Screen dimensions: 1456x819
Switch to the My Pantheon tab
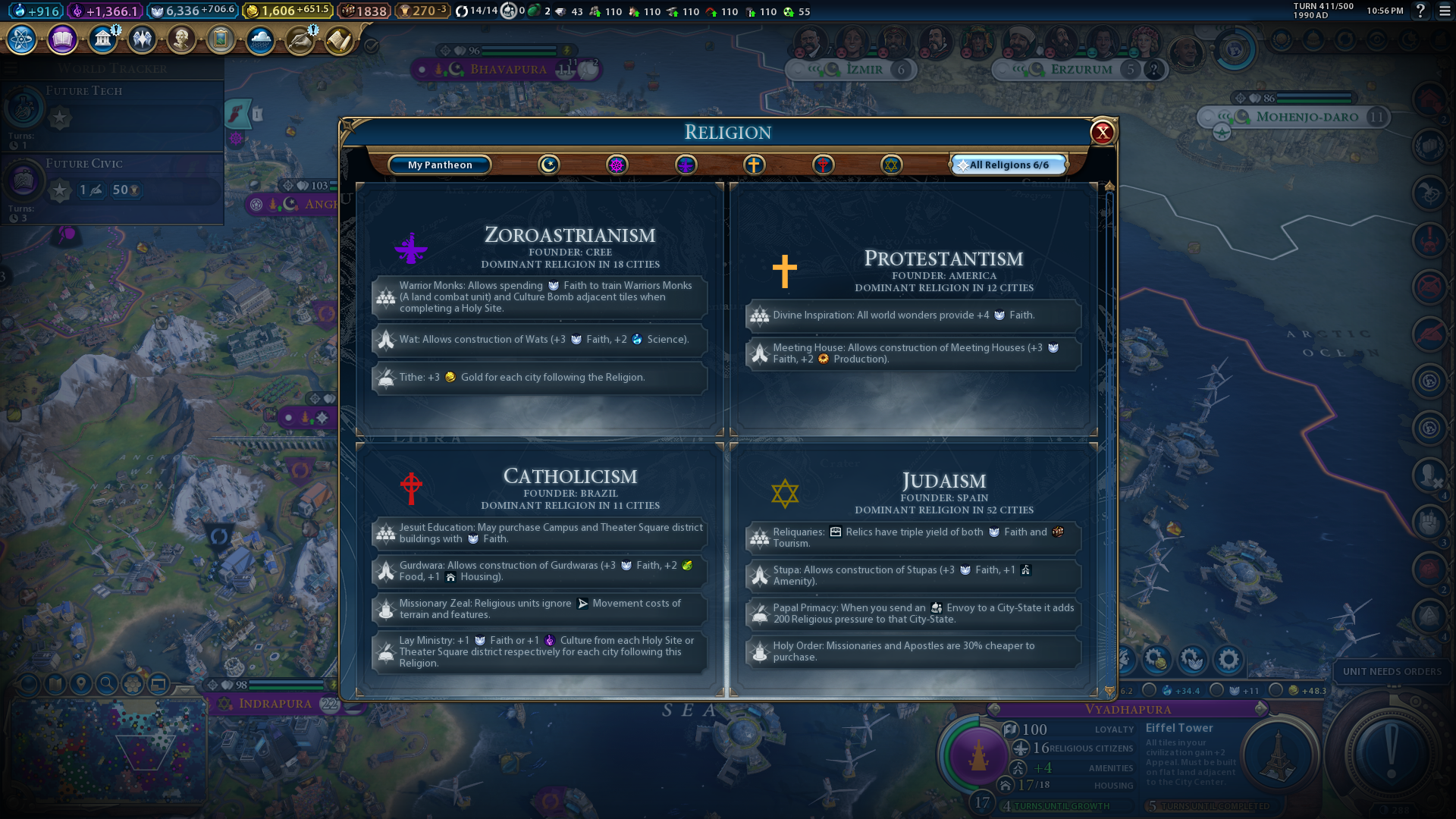pos(440,165)
